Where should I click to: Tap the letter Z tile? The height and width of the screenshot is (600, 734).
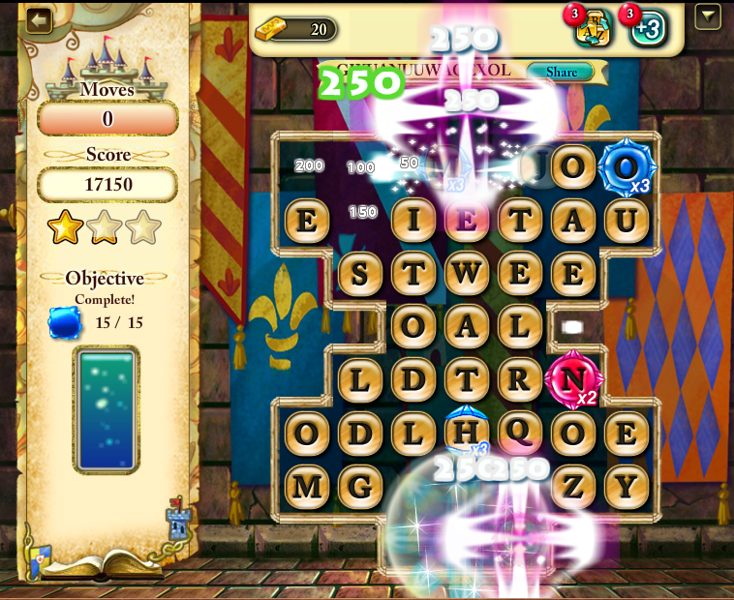(573, 487)
